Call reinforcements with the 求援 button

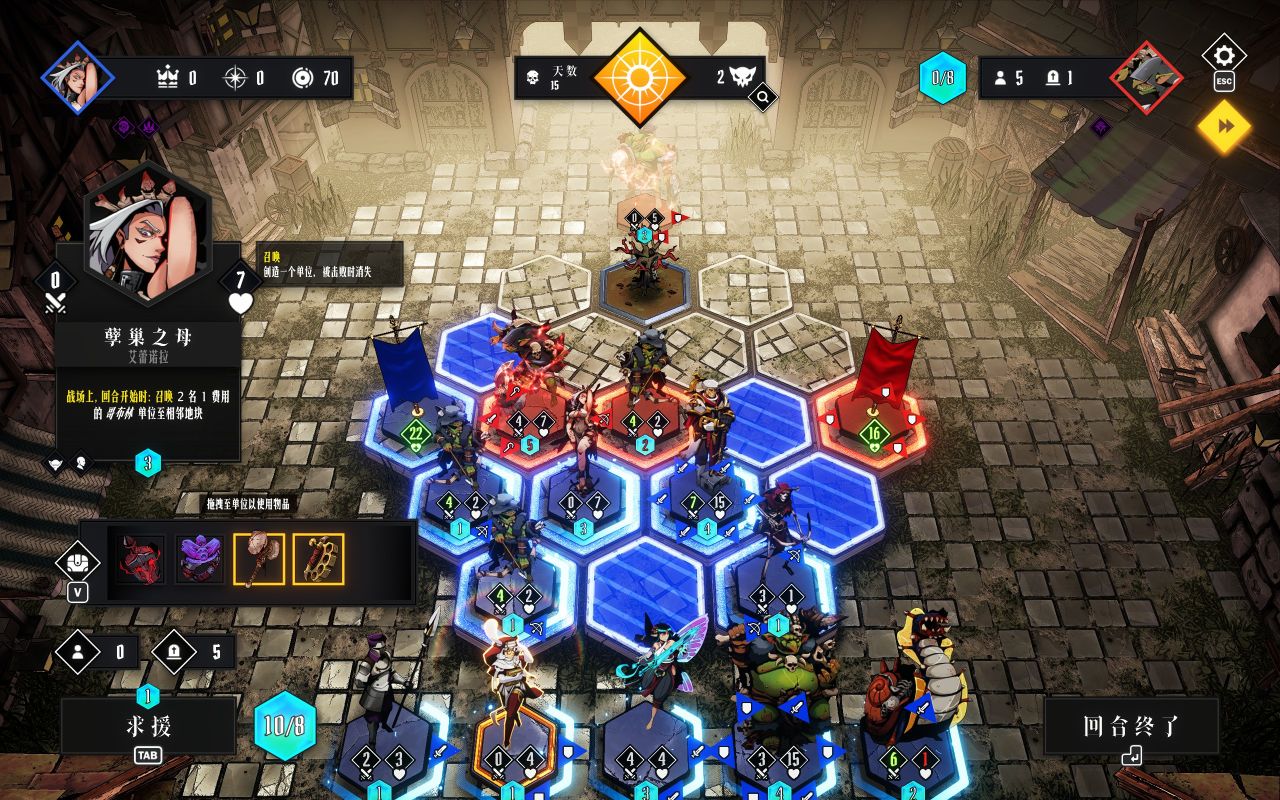[x=148, y=726]
